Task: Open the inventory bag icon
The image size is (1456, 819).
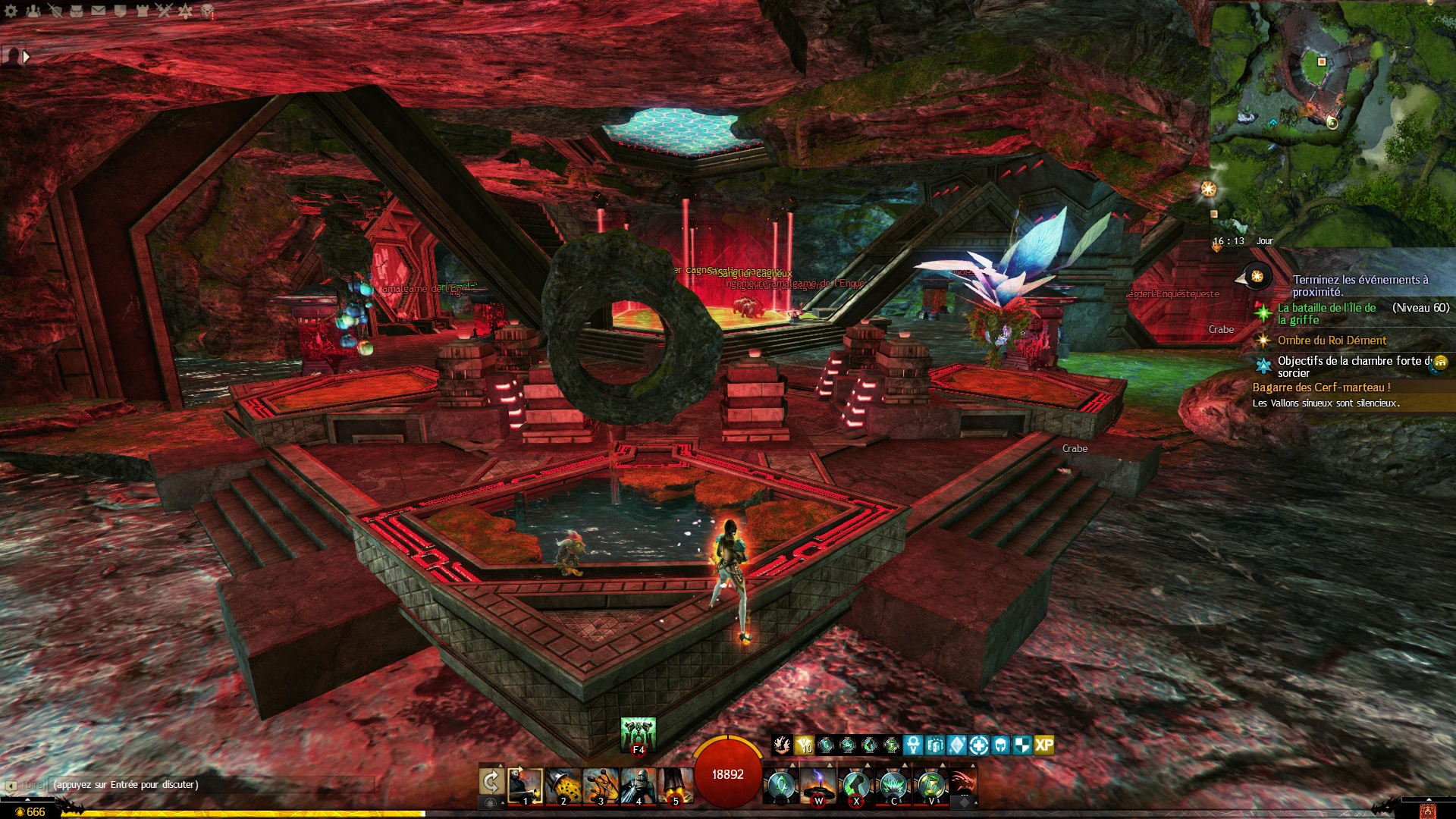Action: [x=77, y=11]
